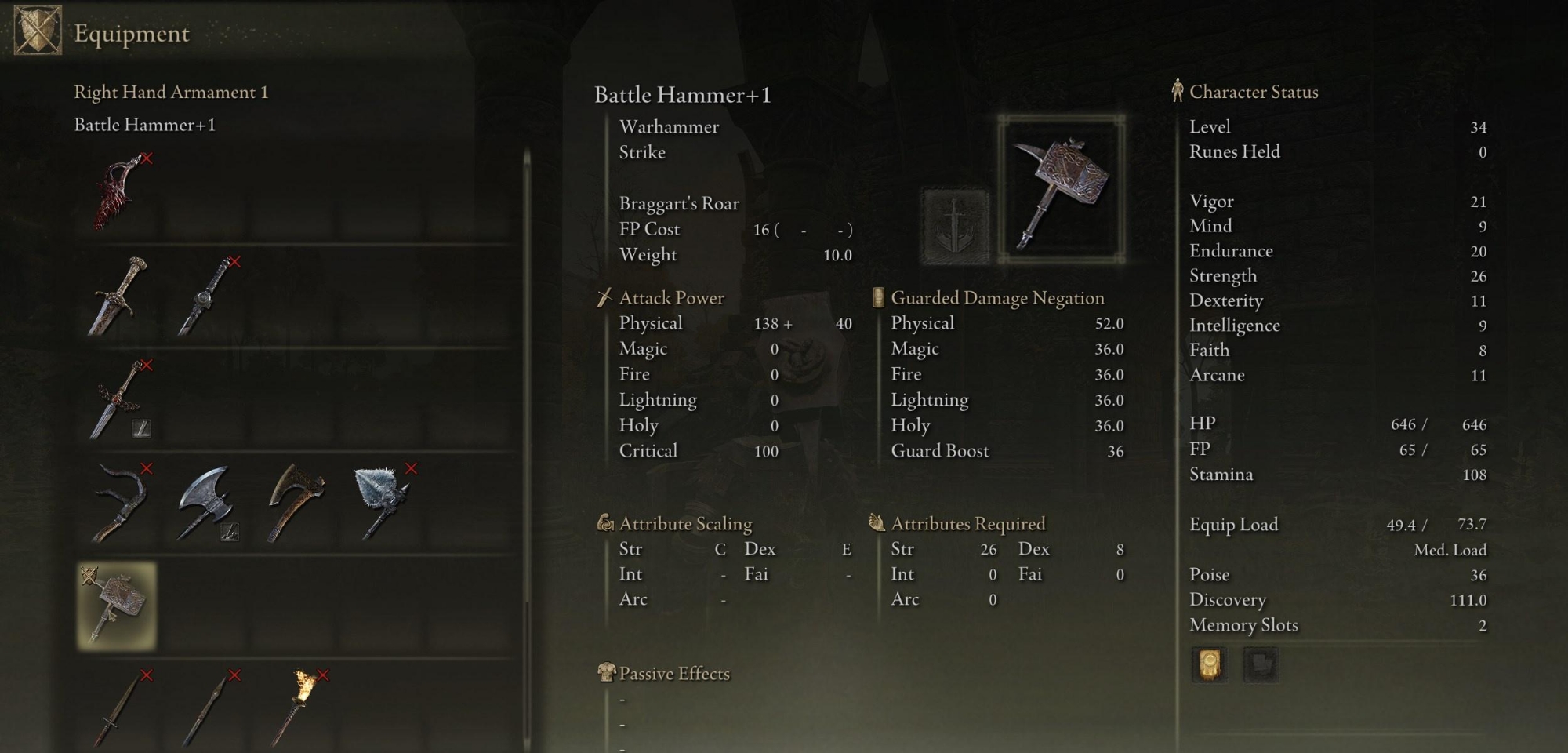Image resolution: width=1568 pixels, height=753 pixels.
Task: Click the Battle Hammer preview image
Action: (1062, 189)
